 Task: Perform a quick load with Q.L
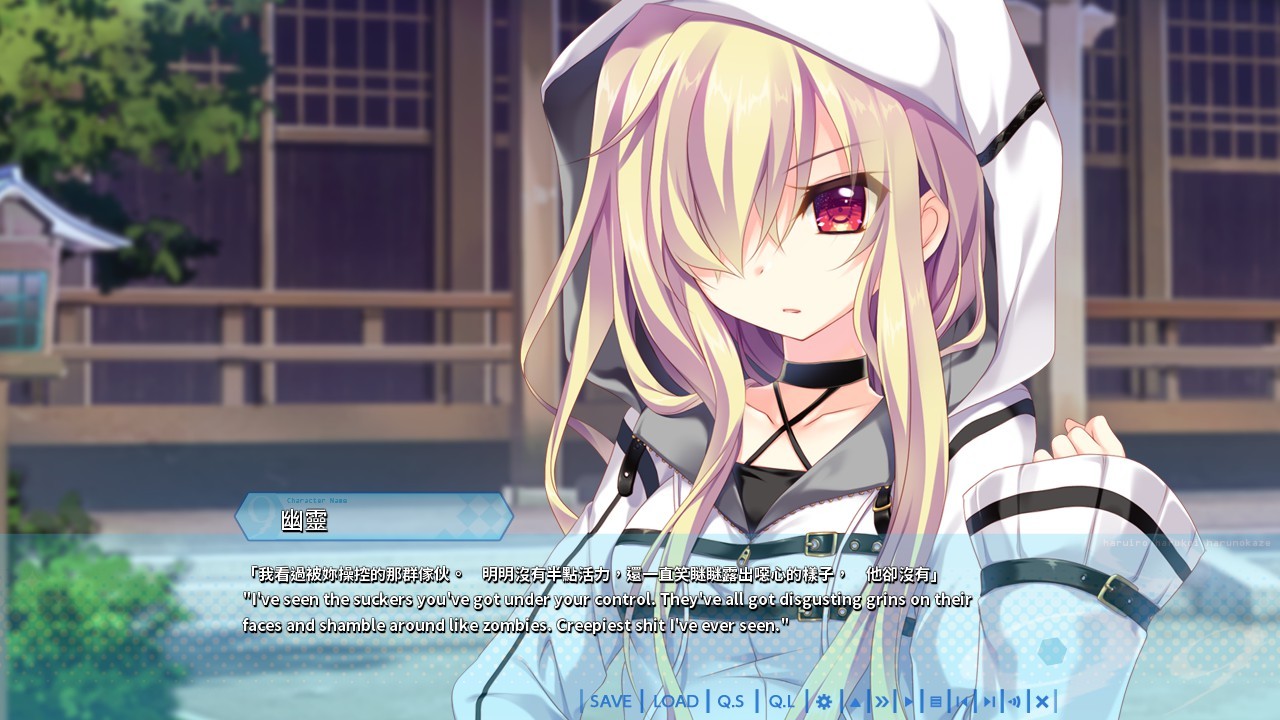(781, 701)
